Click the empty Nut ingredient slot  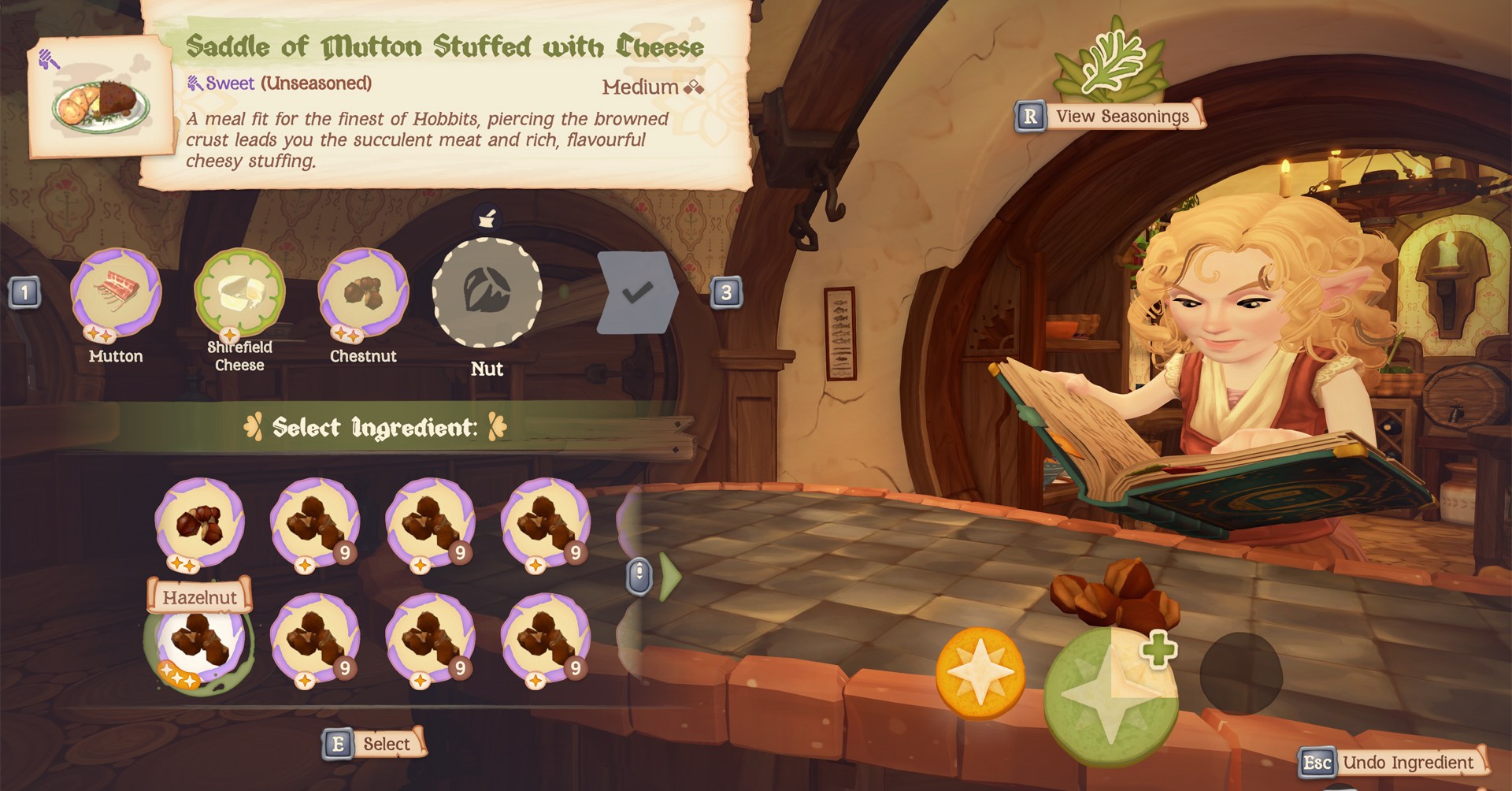[x=487, y=292]
